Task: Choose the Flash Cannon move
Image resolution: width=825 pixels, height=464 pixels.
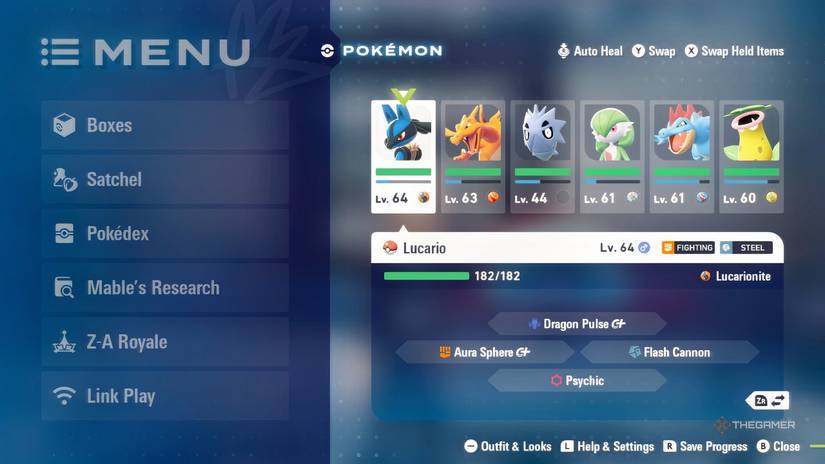Action: click(x=669, y=352)
